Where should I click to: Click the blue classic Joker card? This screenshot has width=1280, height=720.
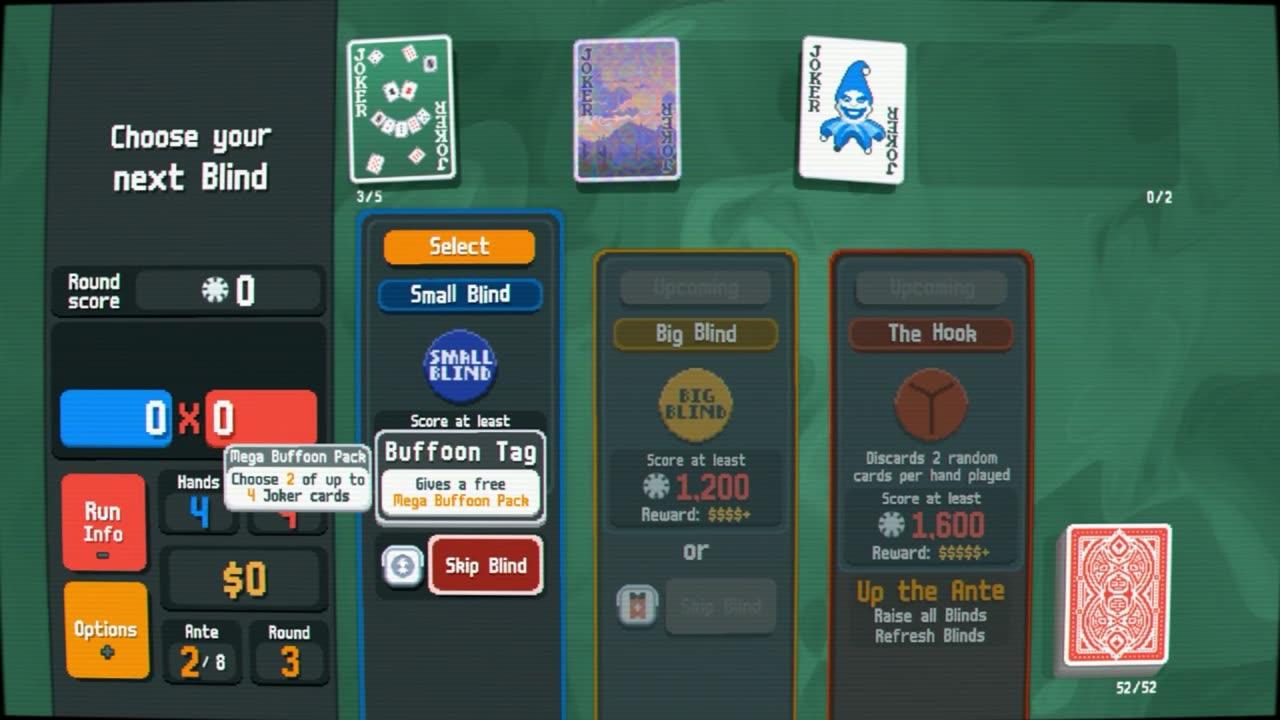[852, 110]
